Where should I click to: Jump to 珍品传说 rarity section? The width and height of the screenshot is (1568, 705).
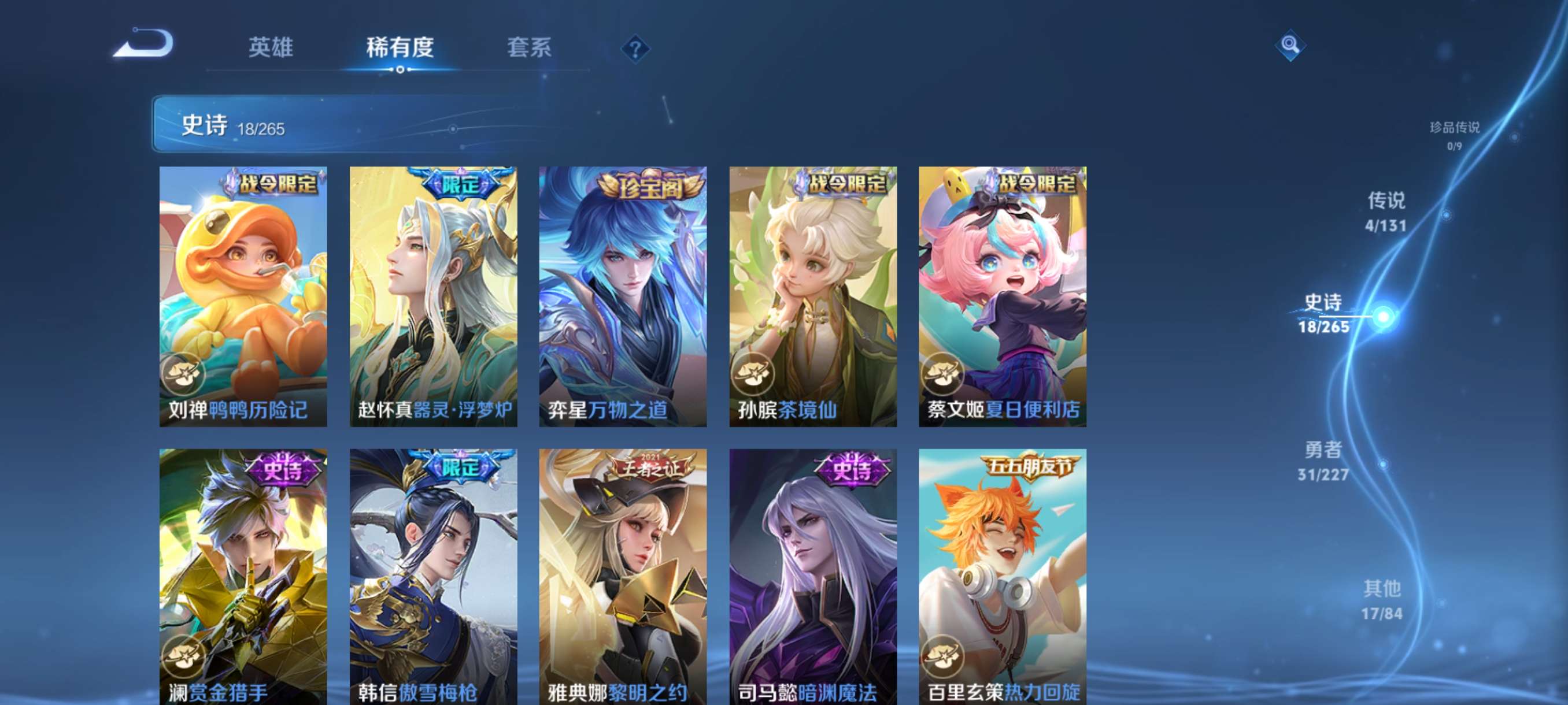1454,135
